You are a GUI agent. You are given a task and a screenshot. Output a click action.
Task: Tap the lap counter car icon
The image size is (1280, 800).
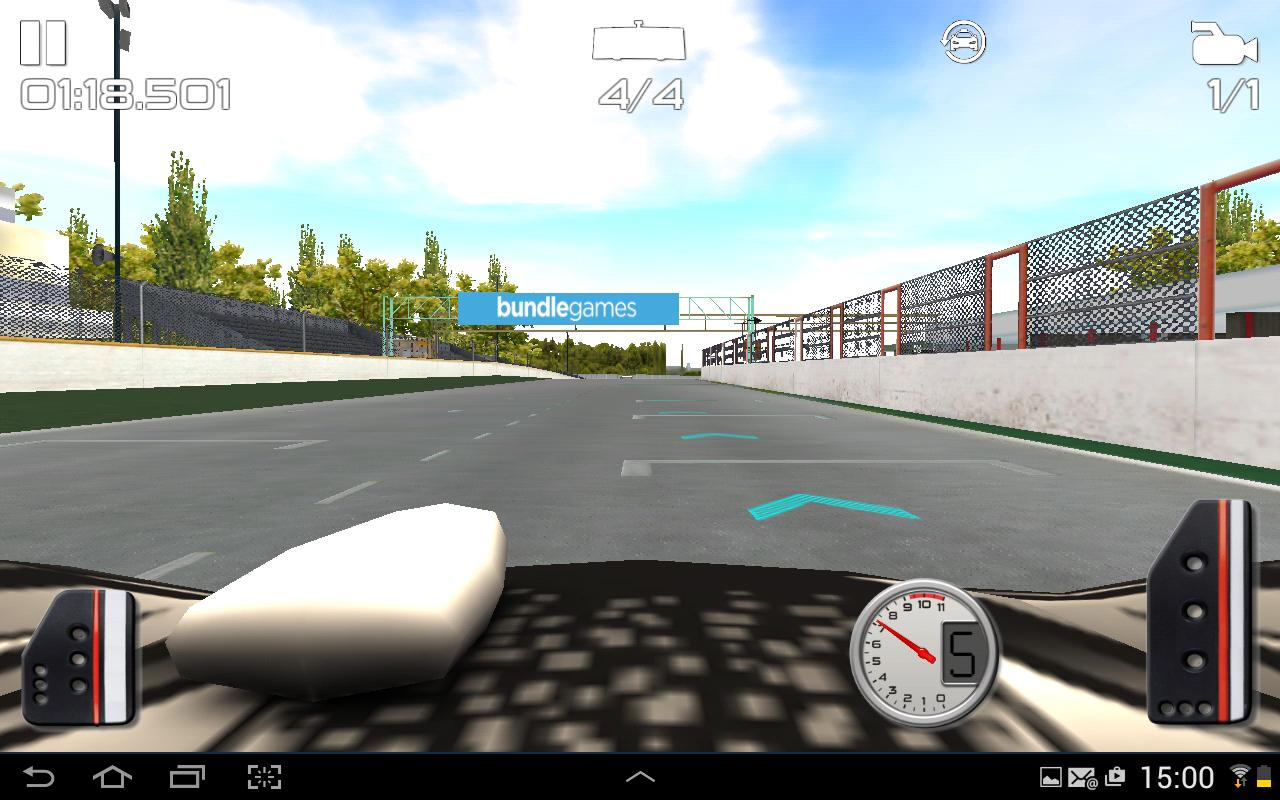(x=638, y=42)
